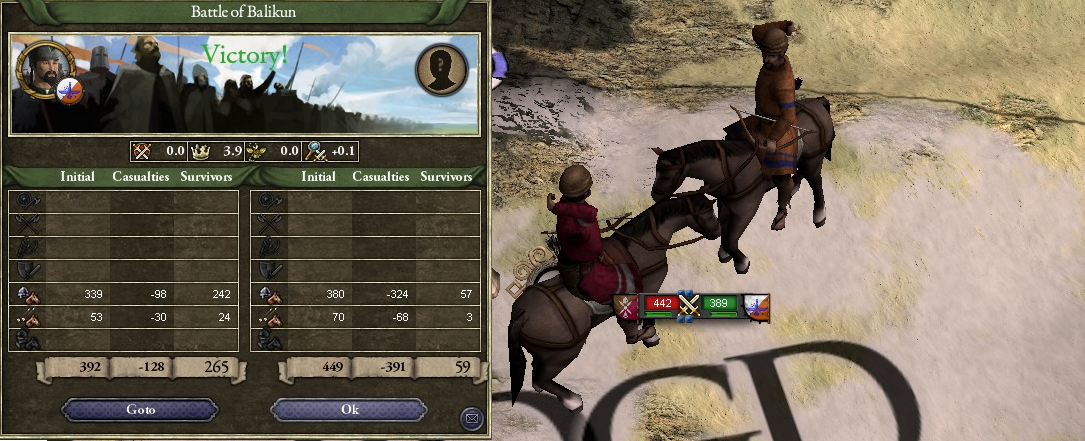1085x441 pixels.
Task: Open the envelope message settings icon
Action: point(470,417)
